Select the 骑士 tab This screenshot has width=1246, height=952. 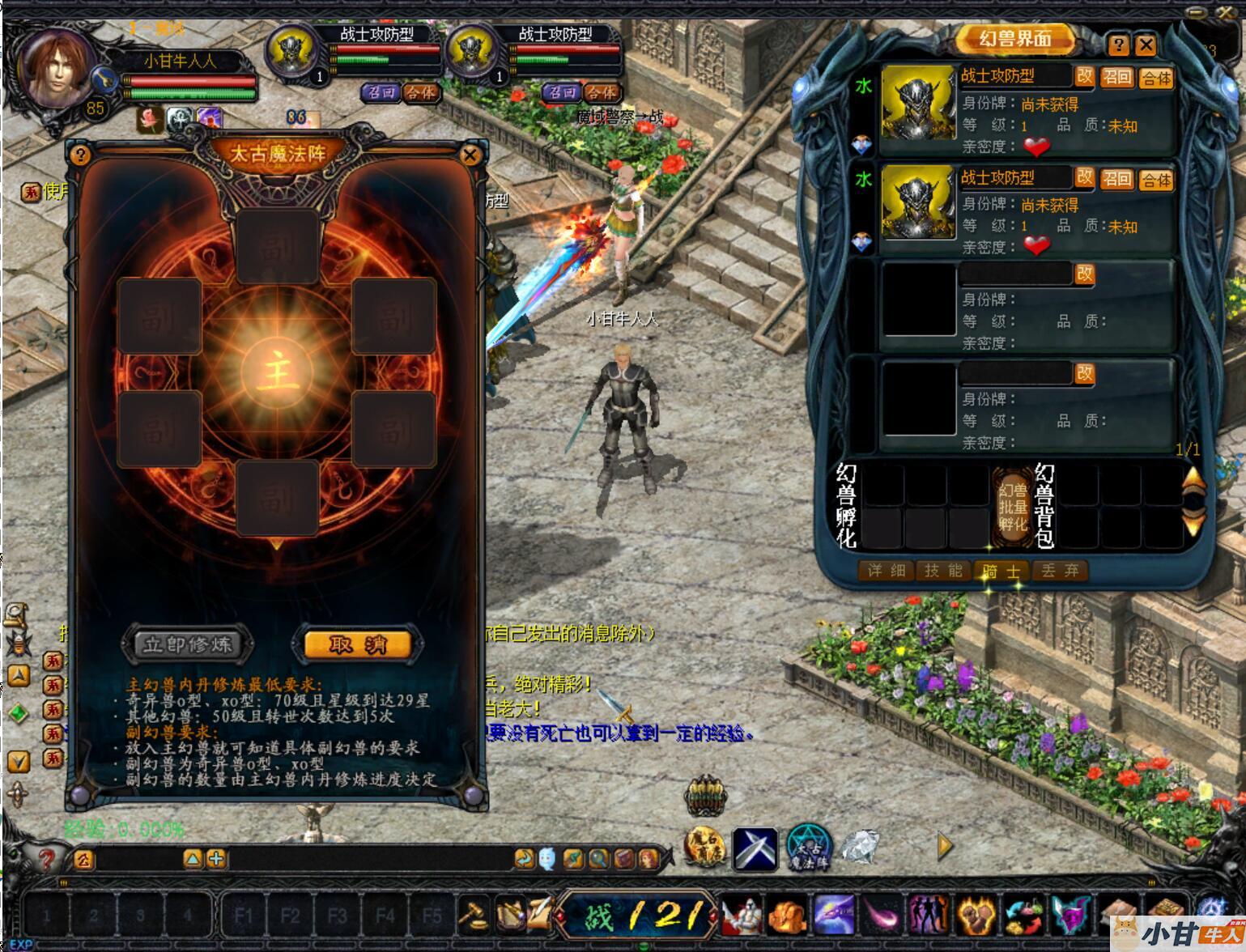[x=1001, y=572]
